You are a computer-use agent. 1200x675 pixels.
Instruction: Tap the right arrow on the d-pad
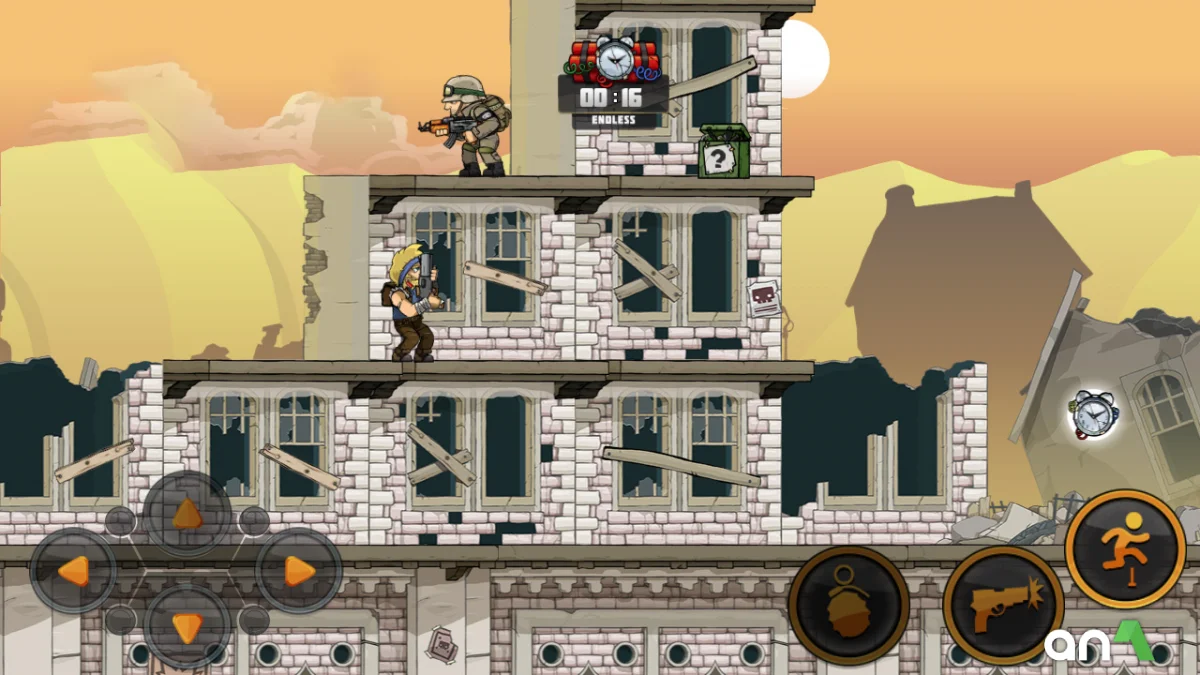(x=298, y=571)
